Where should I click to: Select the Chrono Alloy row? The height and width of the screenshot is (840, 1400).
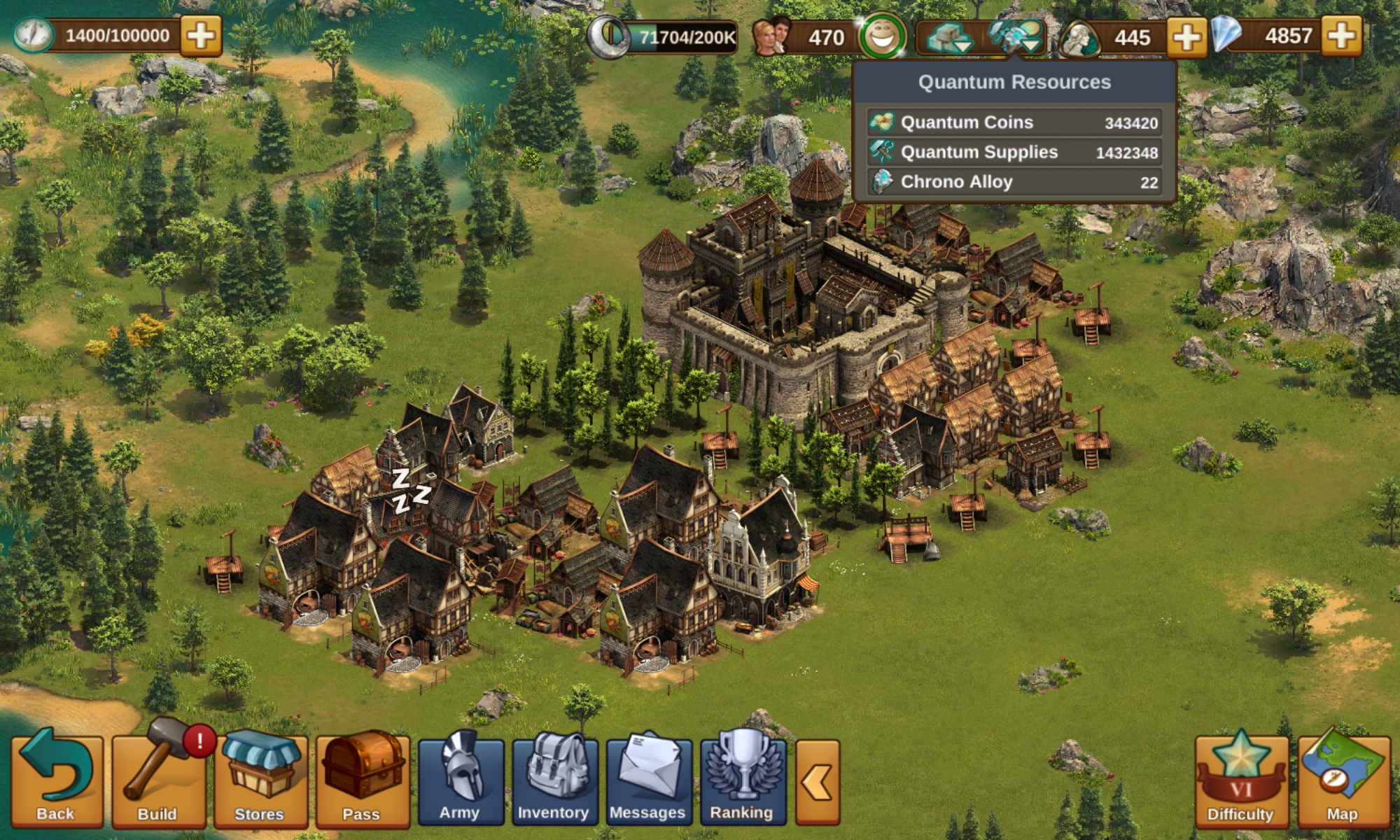click(1014, 182)
